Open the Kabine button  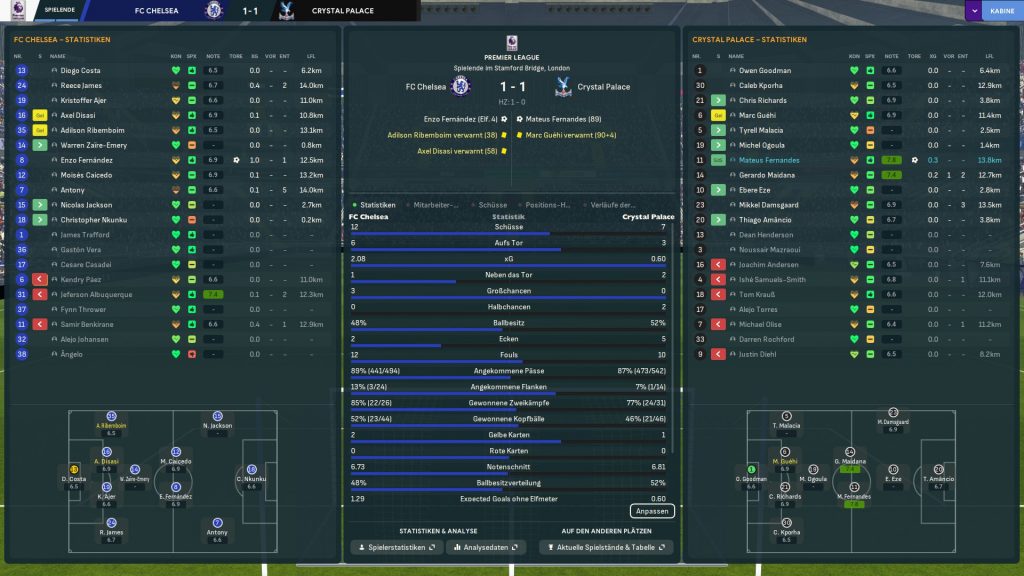click(x=1001, y=11)
